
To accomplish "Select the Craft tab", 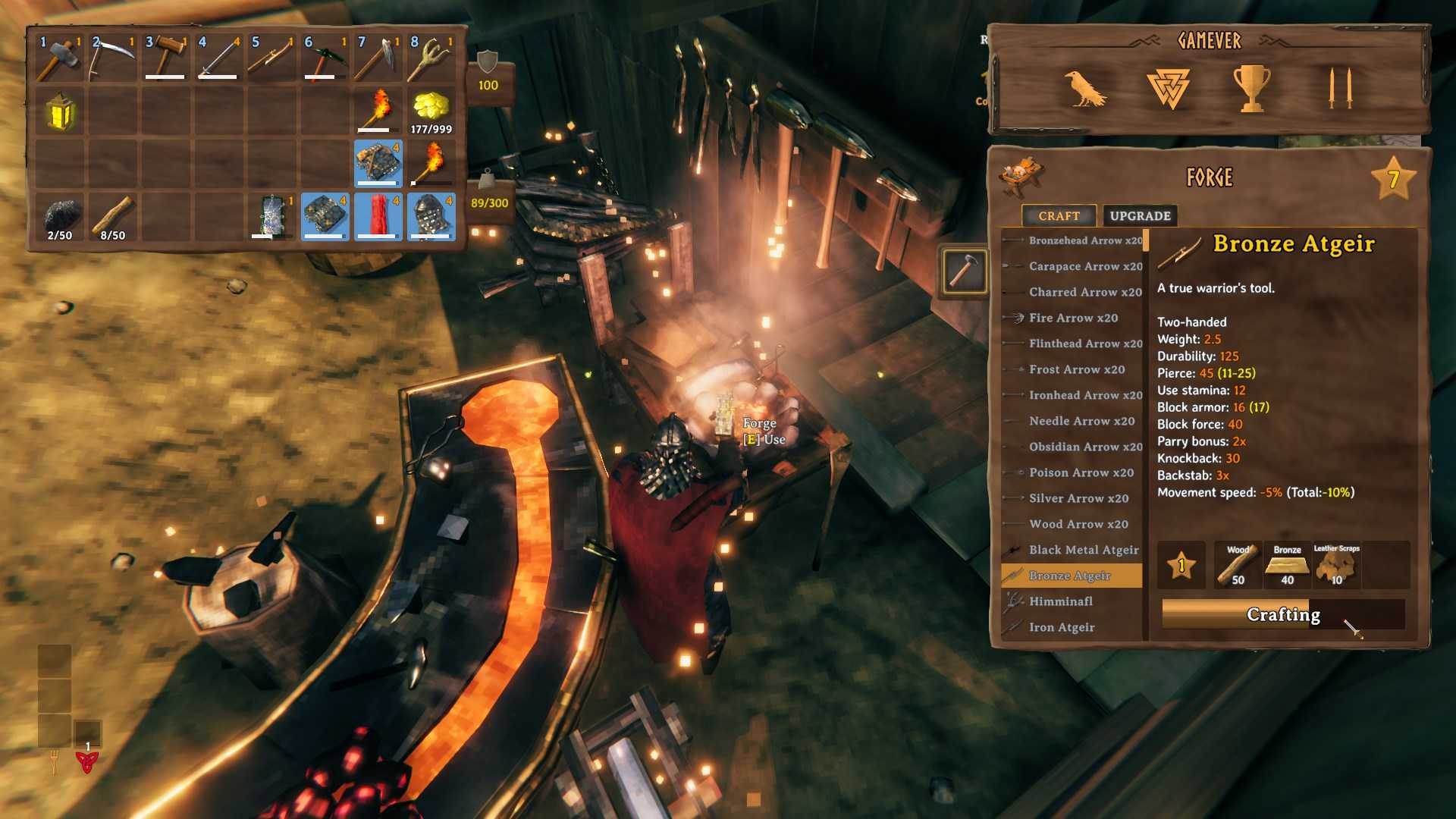I will click(x=1059, y=216).
